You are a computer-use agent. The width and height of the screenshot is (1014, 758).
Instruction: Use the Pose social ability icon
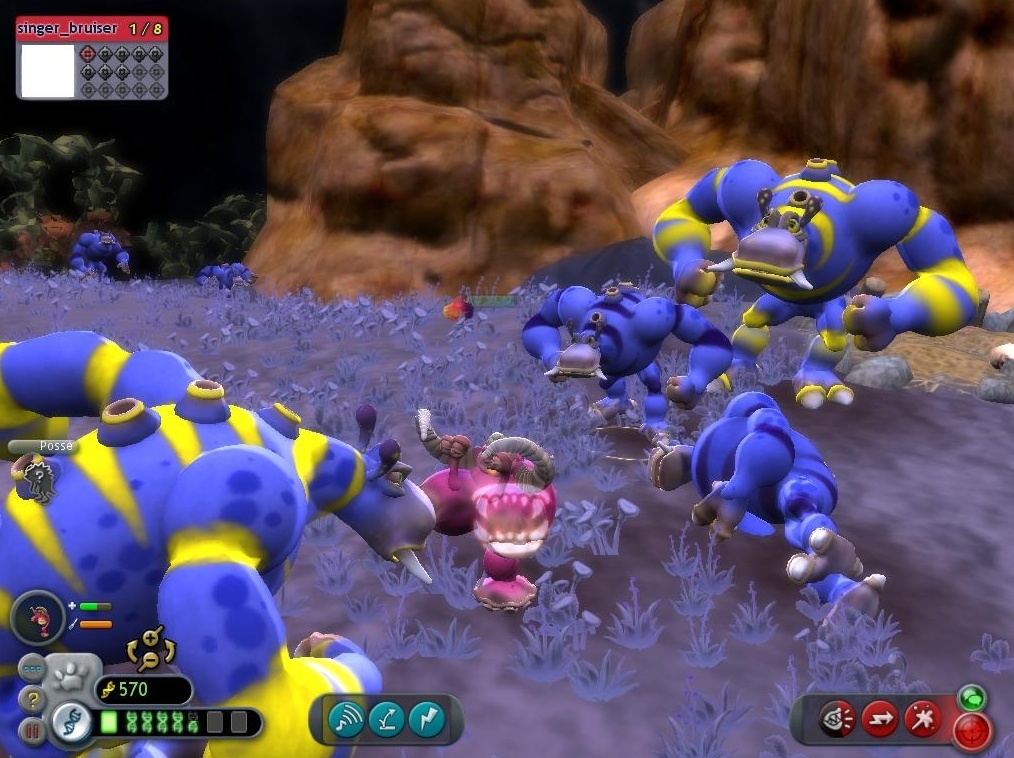click(x=386, y=719)
